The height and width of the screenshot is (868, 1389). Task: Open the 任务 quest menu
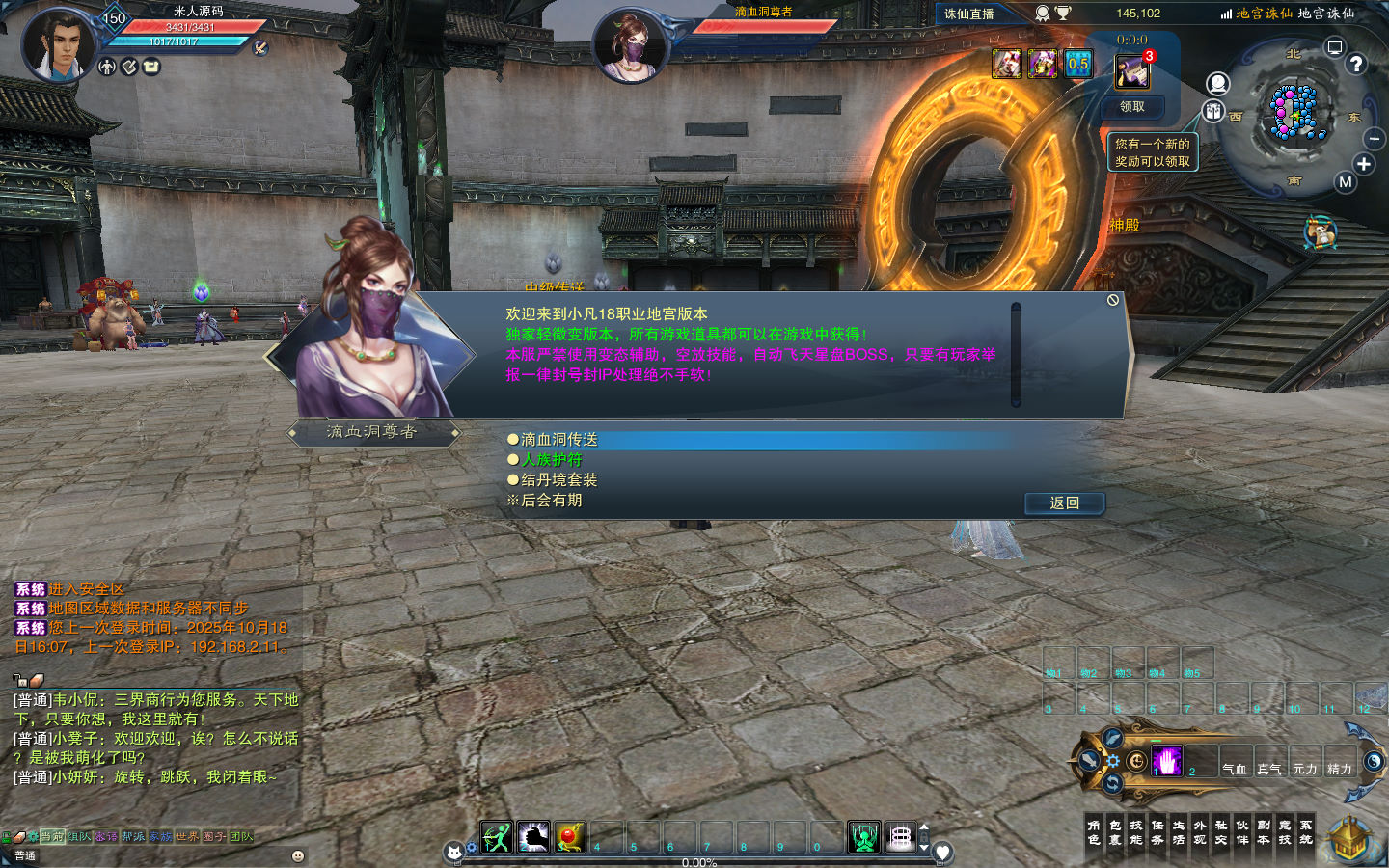click(x=1157, y=832)
